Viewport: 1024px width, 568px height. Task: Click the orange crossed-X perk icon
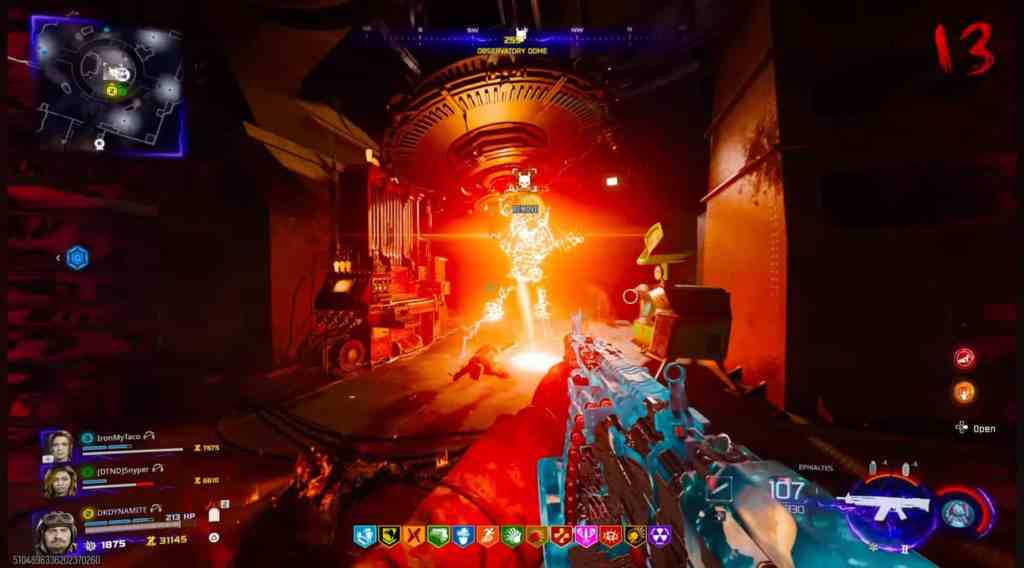pos(414,536)
